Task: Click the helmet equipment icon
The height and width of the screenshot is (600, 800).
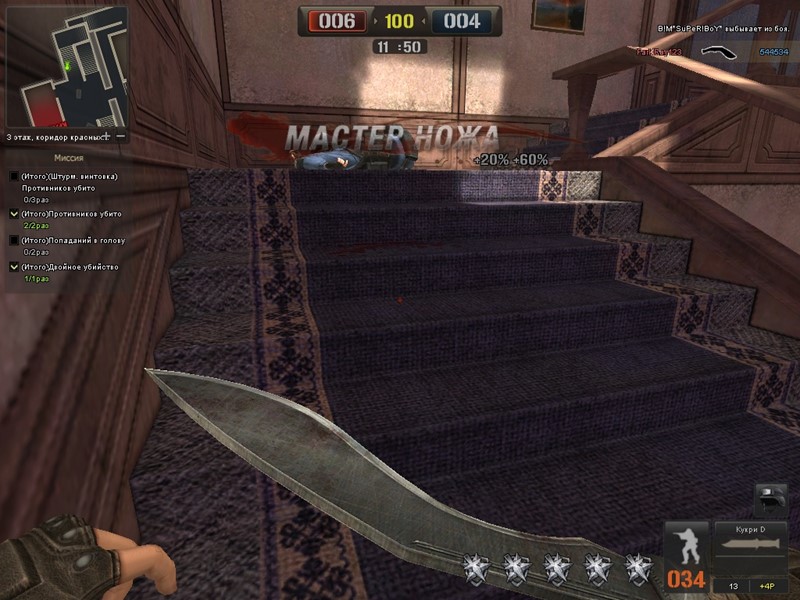Action: click(x=770, y=500)
